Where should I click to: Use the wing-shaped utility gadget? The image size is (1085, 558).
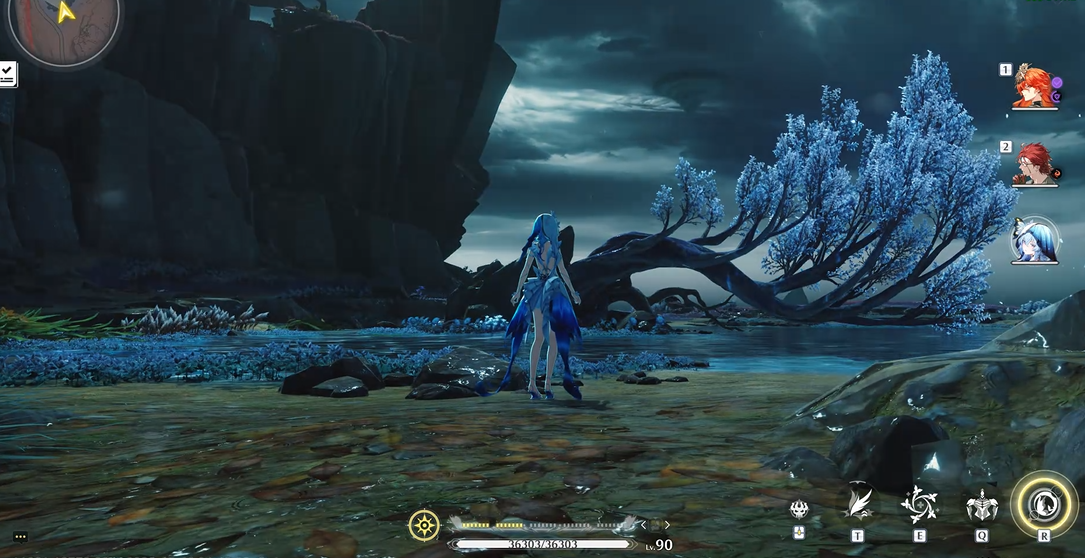pyautogui.click(x=858, y=503)
